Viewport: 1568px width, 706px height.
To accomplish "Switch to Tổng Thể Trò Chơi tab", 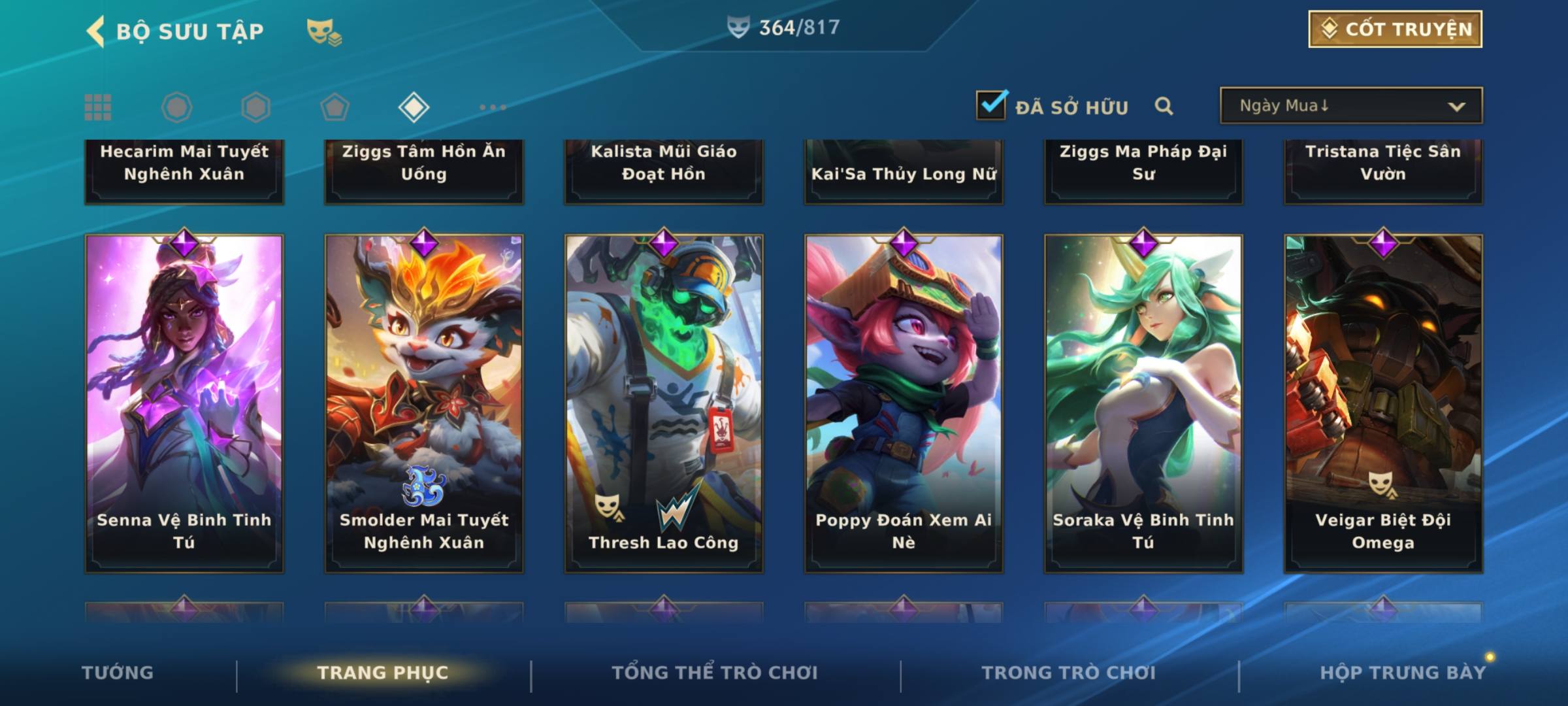I will 715,673.
